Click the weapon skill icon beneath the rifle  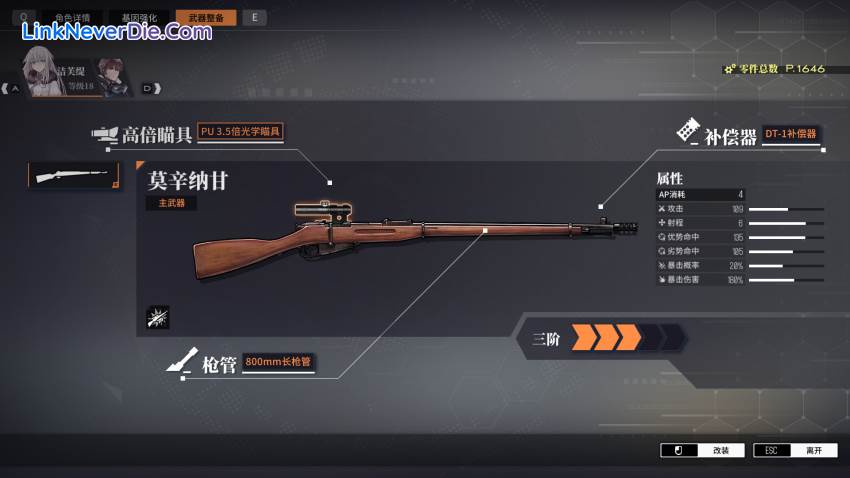pyautogui.click(x=157, y=317)
